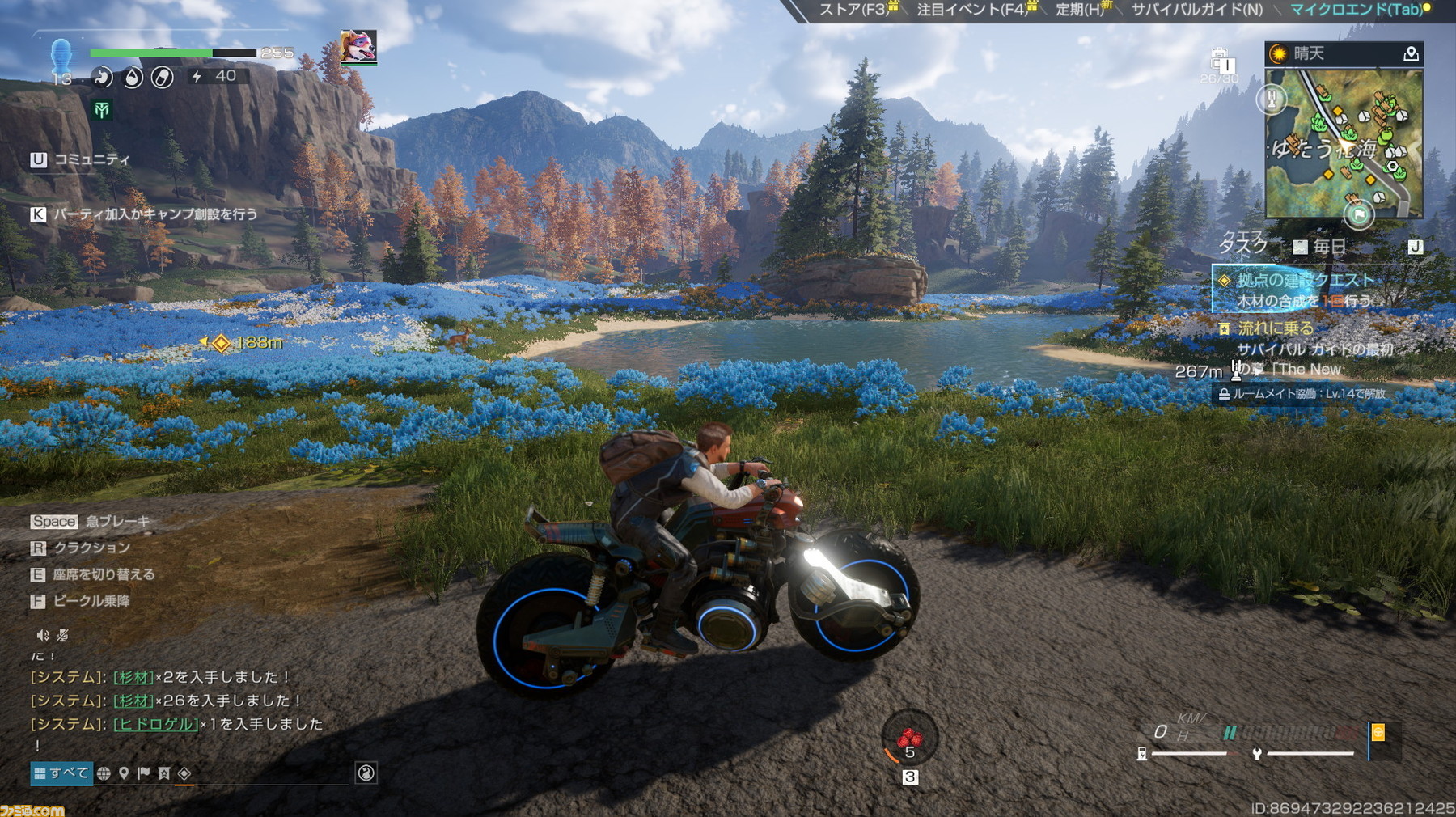Open the backpack inventory icon showing 26/30
Viewport: 1456px width, 817px height.
tap(1220, 63)
